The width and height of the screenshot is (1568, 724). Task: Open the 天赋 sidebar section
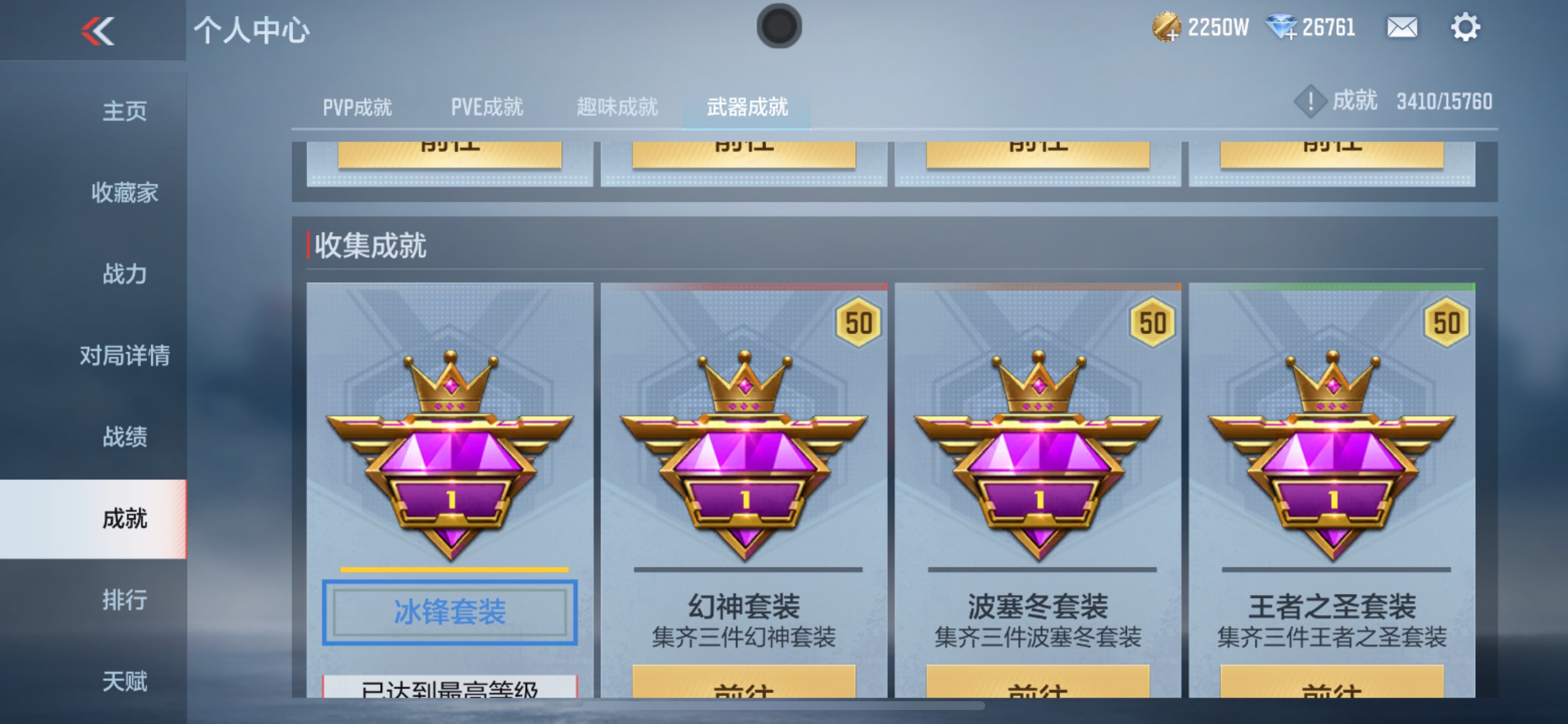click(x=125, y=681)
